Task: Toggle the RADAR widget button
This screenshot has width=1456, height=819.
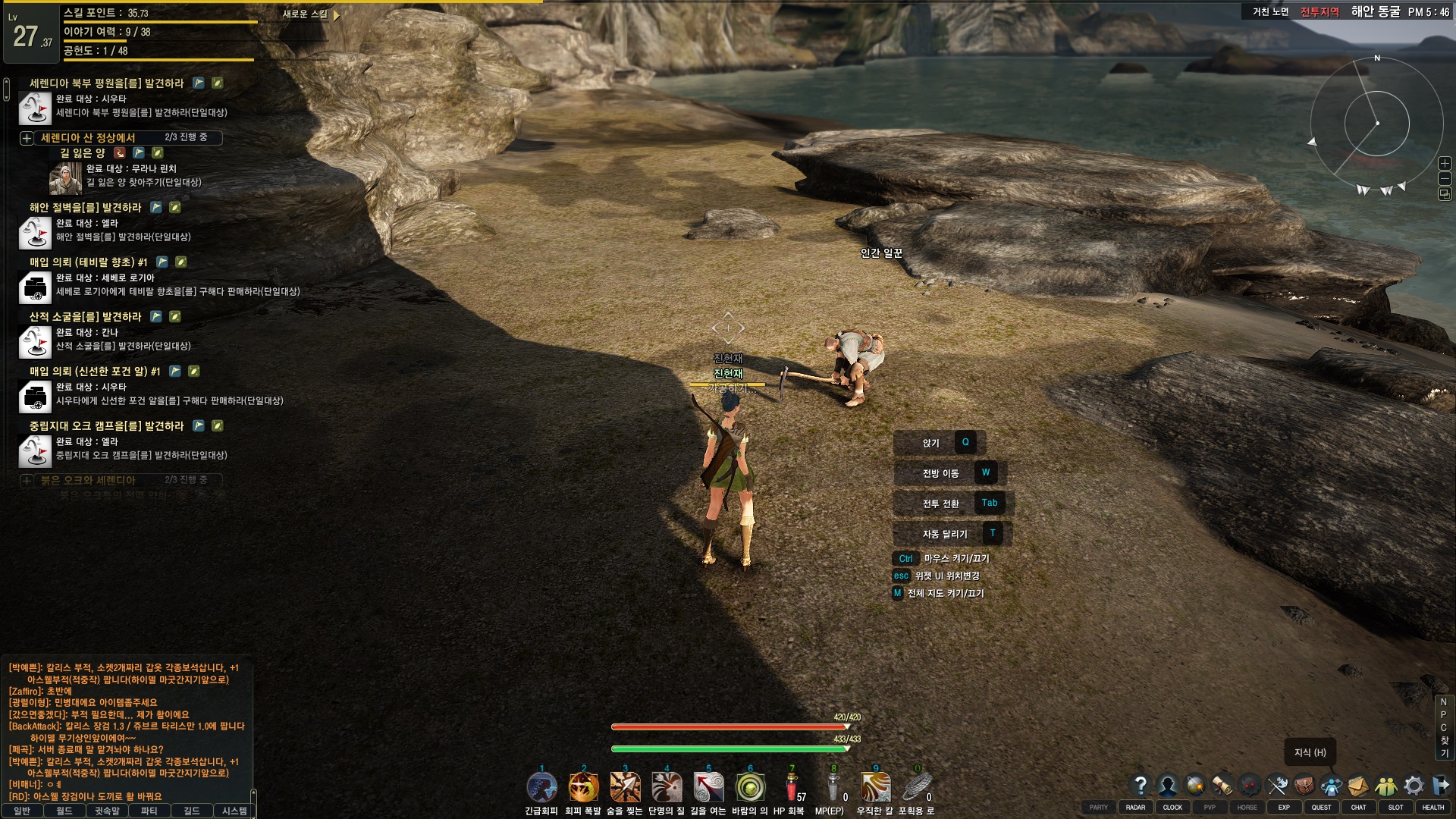Action: [1135, 808]
